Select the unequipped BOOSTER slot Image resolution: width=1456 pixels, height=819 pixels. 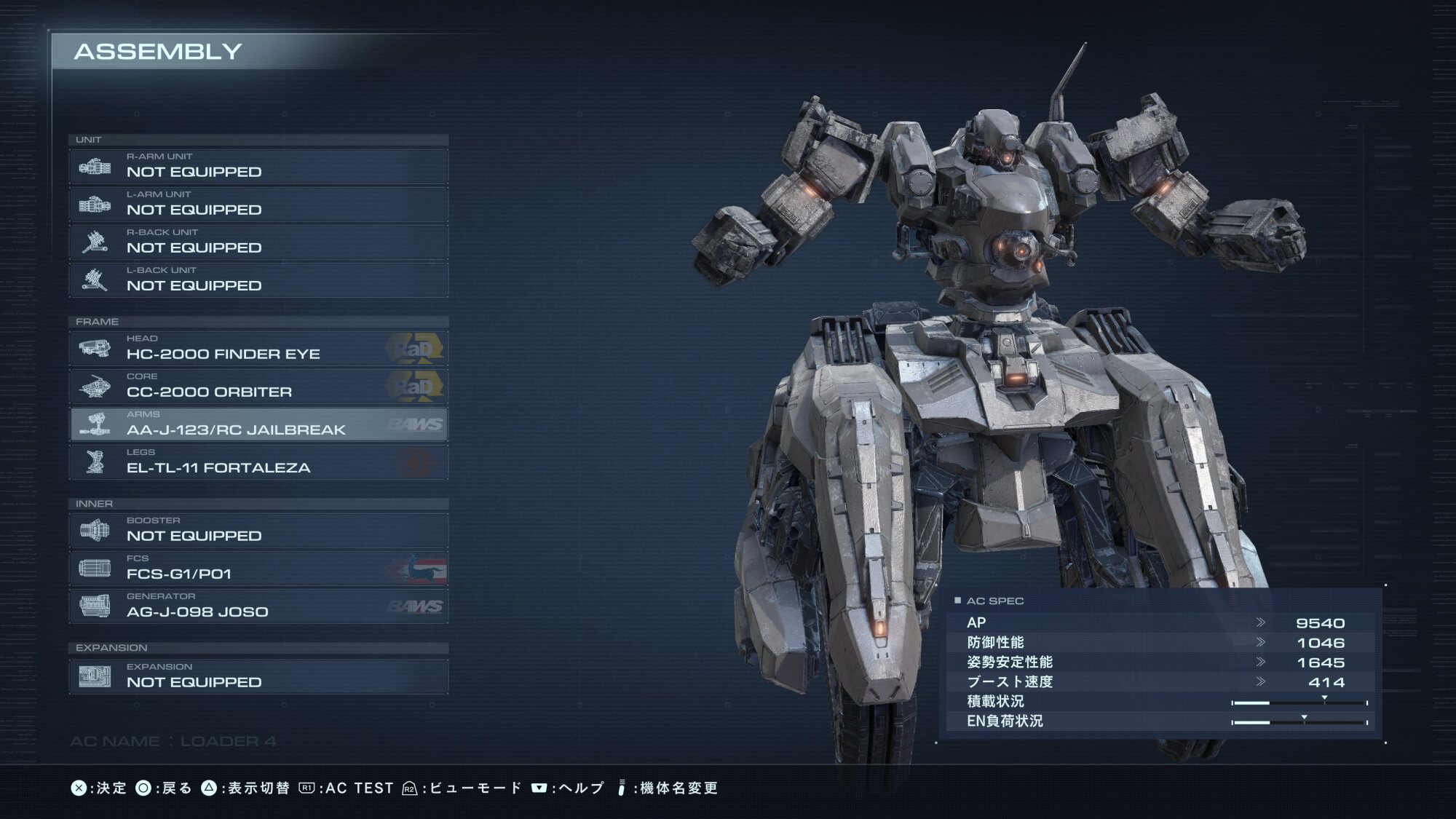point(258,531)
